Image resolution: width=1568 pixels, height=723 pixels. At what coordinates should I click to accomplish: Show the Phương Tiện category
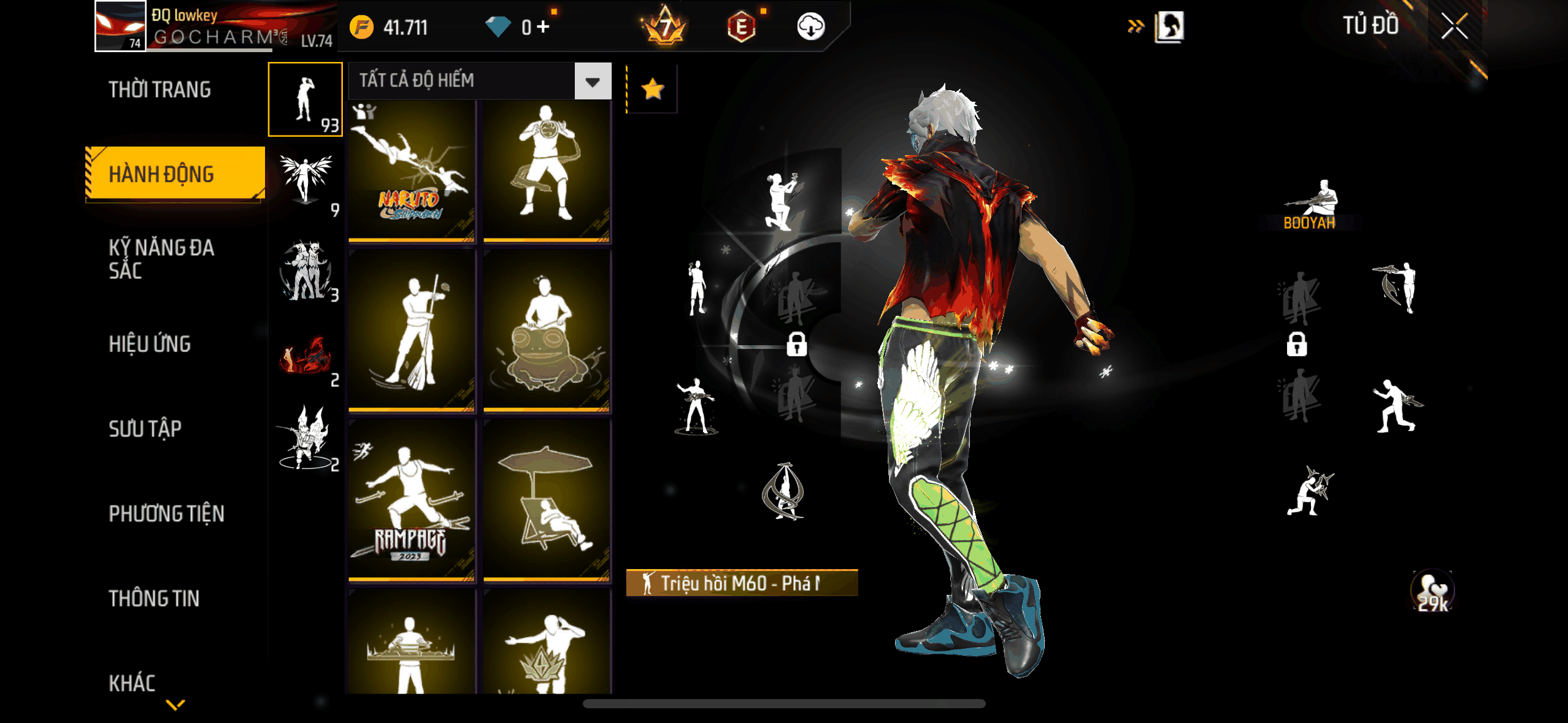(166, 513)
